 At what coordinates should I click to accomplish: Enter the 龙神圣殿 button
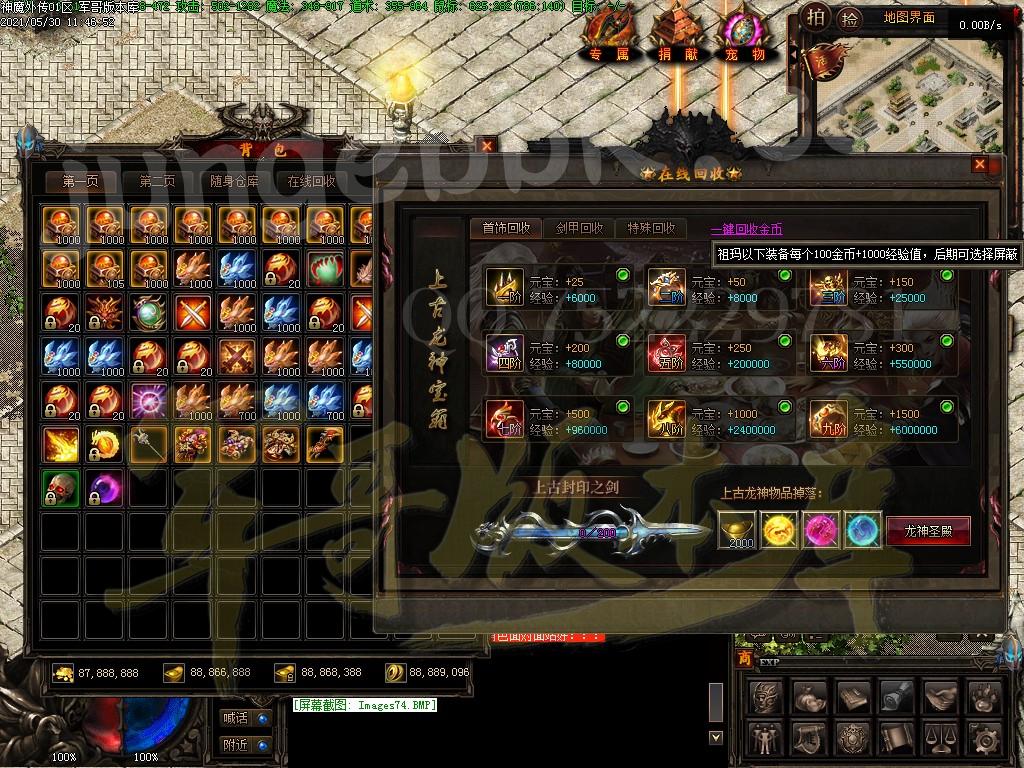(x=928, y=531)
